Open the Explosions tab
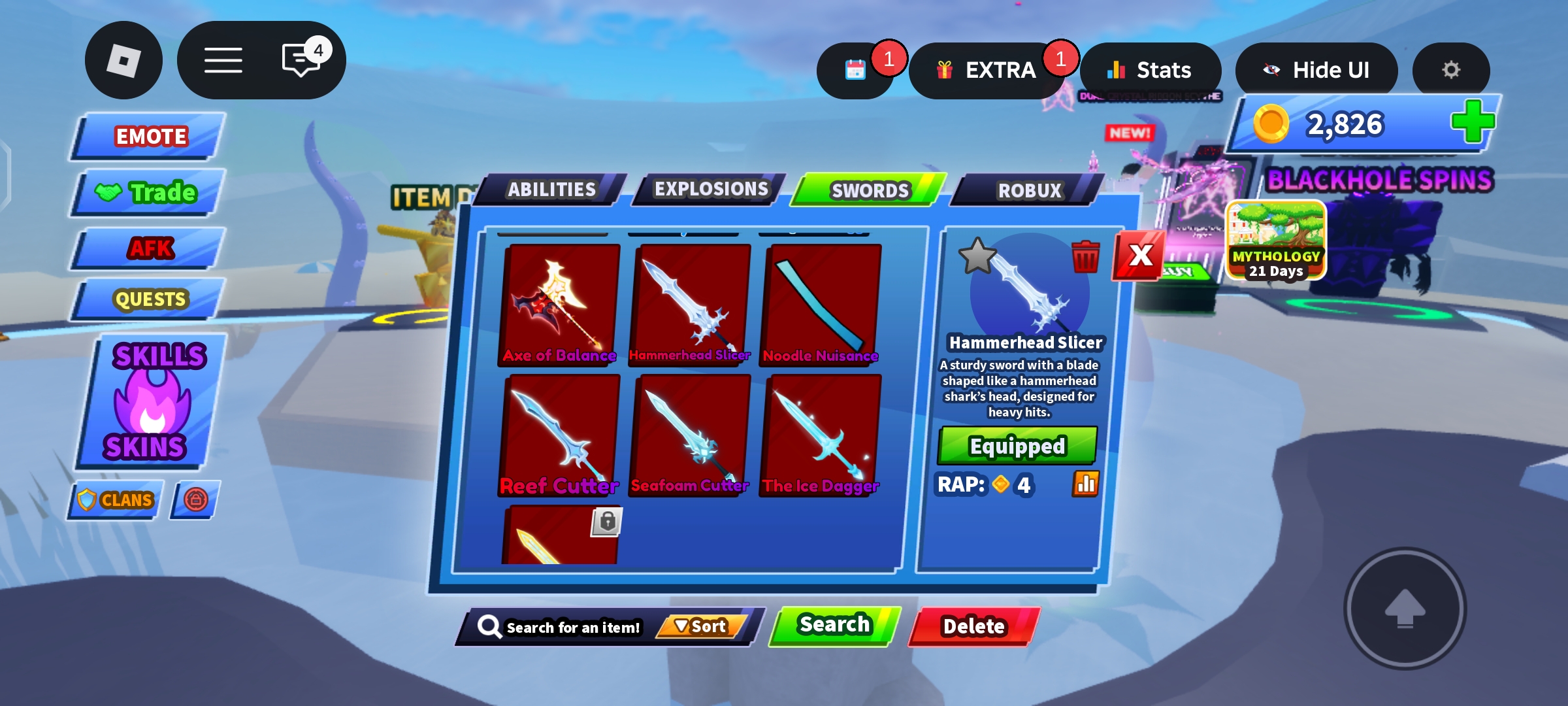This screenshot has width=1568, height=706. pyautogui.click(x=710, y=190)
